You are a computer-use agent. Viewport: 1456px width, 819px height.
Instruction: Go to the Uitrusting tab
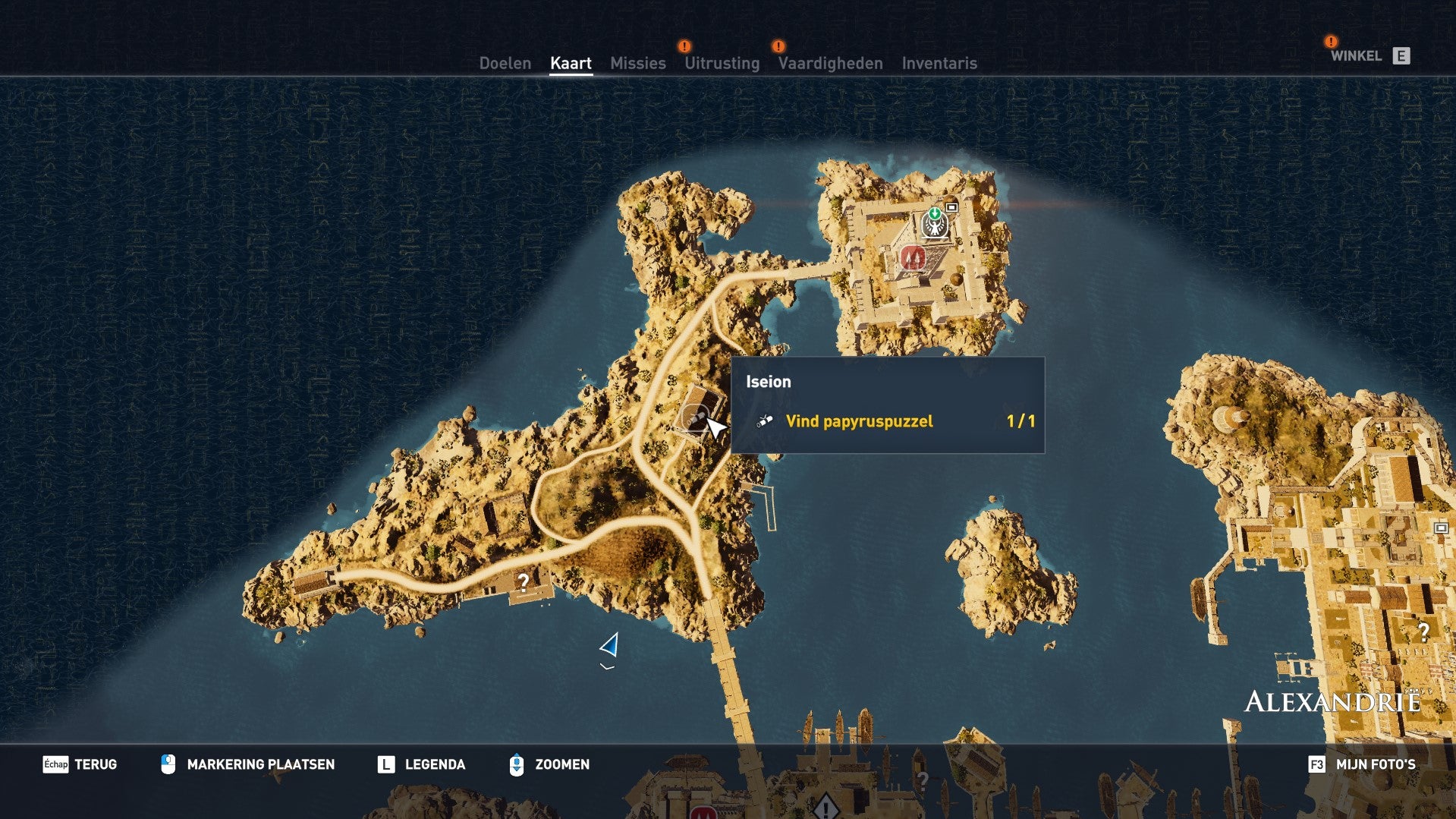tap(722, 63)
